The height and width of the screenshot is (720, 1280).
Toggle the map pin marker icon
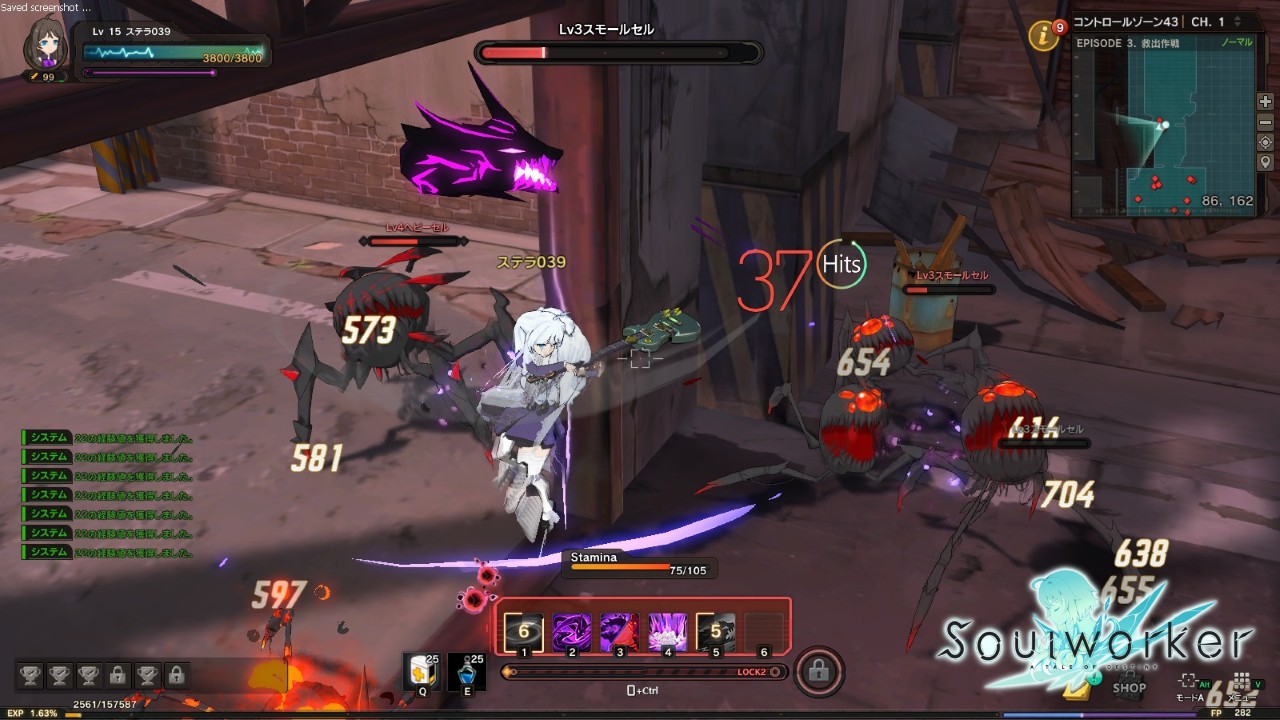click(1265, 161)
